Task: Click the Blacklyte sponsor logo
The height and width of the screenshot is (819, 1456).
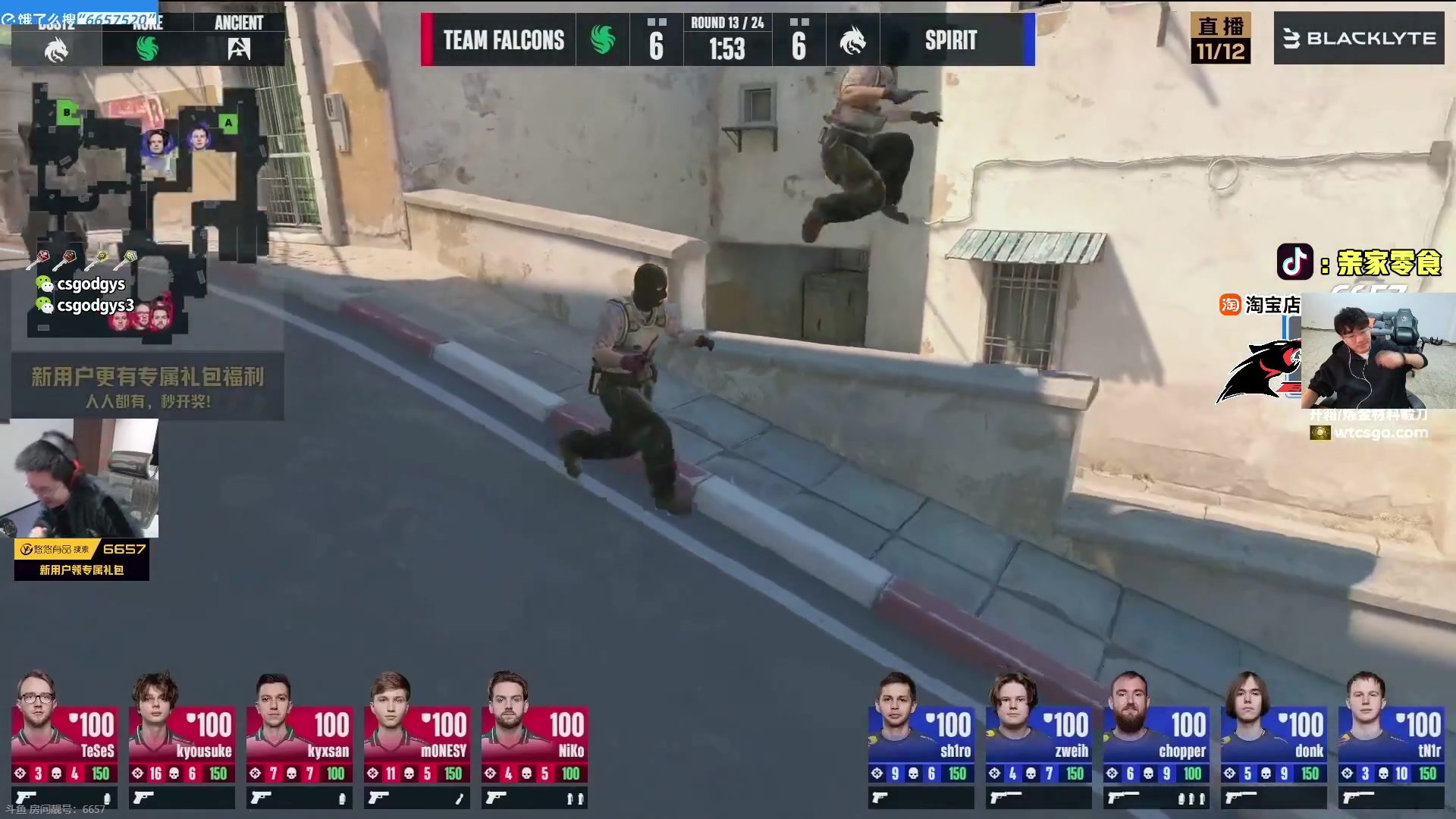Action: [x=1359, y=38]
